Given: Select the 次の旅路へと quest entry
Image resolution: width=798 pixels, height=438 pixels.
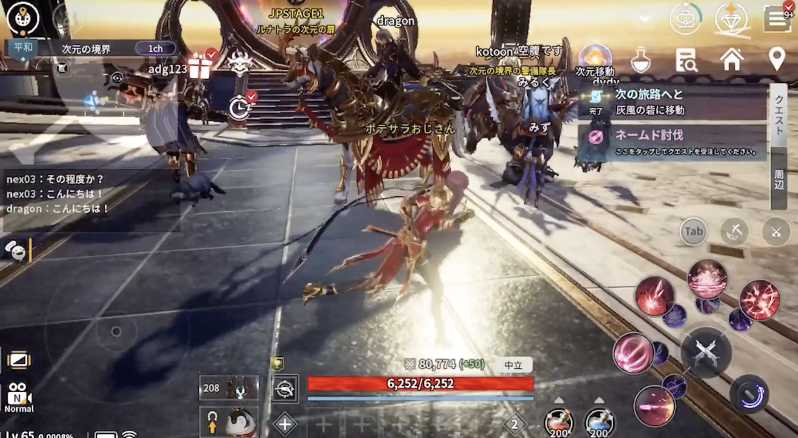Looking at the screenshot, I should click(x=672, y=100).
